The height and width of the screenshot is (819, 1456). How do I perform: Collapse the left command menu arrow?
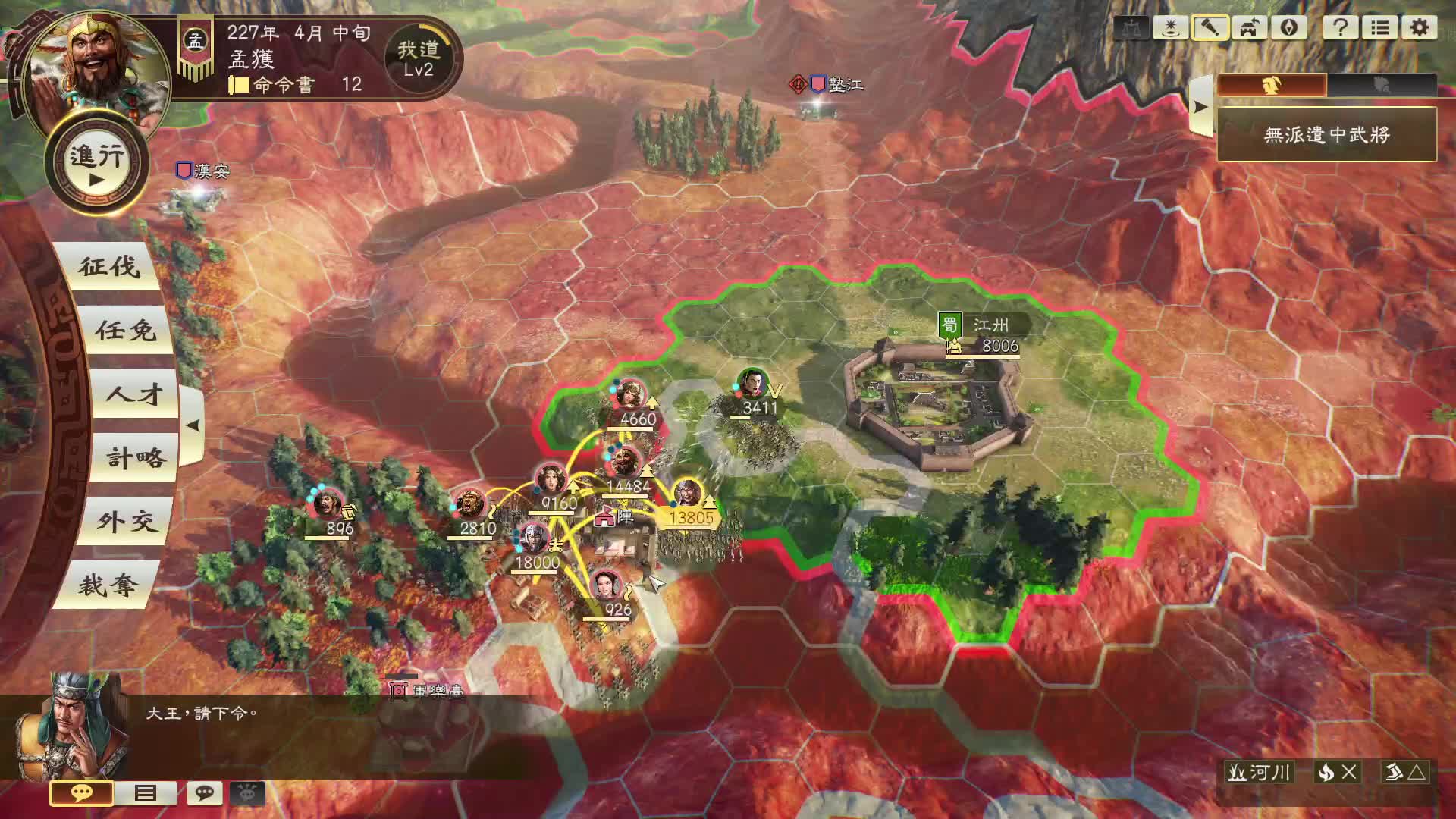(193, 425)
